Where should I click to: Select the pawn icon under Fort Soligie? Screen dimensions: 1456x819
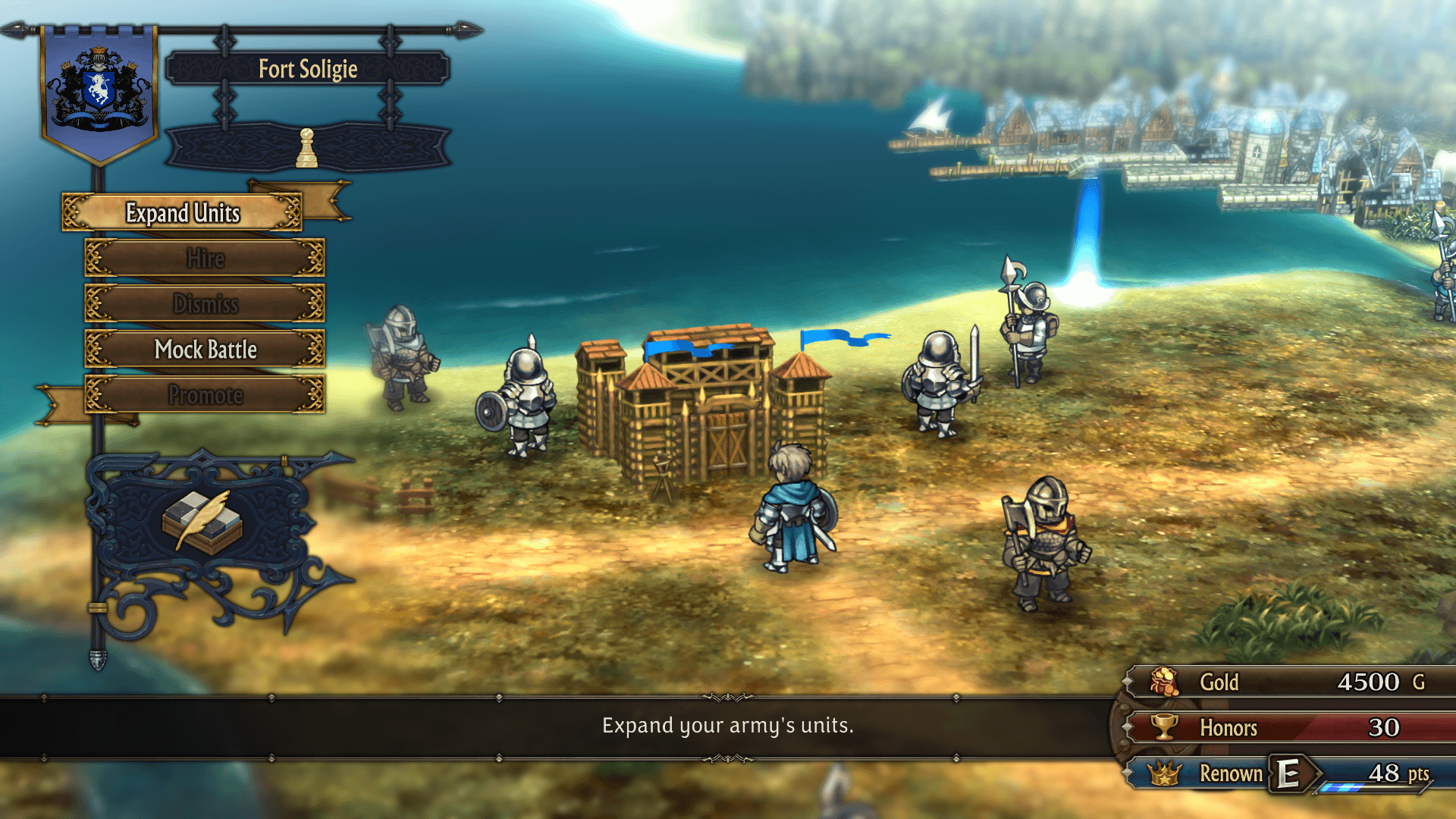coord(306,149)
